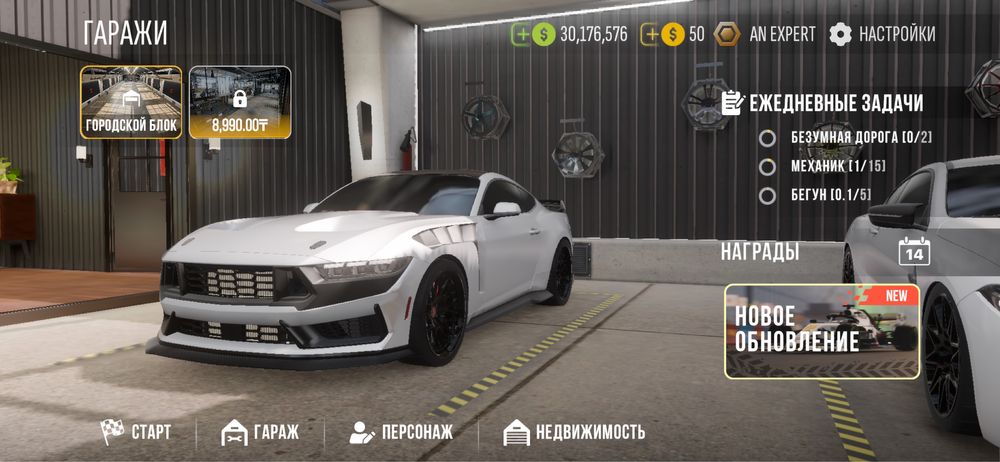Open the Гараж menu
The image size is (1000, 462).
260,432
